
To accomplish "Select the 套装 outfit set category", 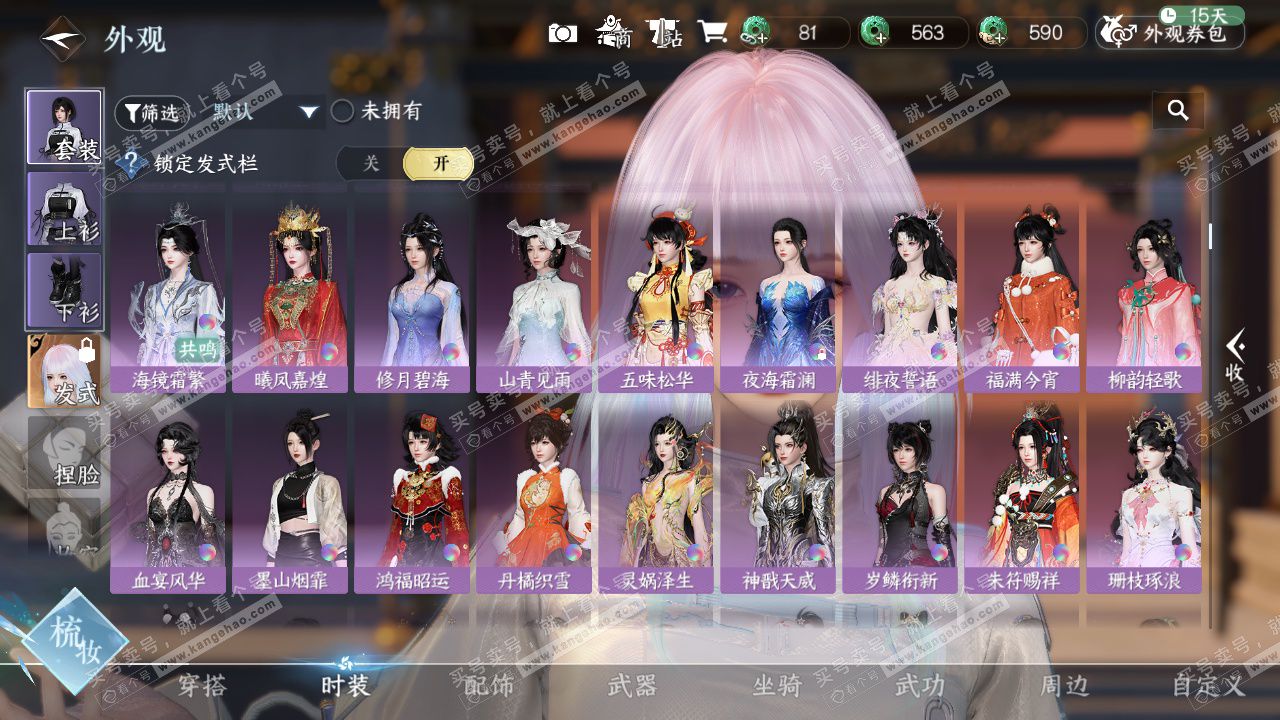I will click(x=64, y=127).
